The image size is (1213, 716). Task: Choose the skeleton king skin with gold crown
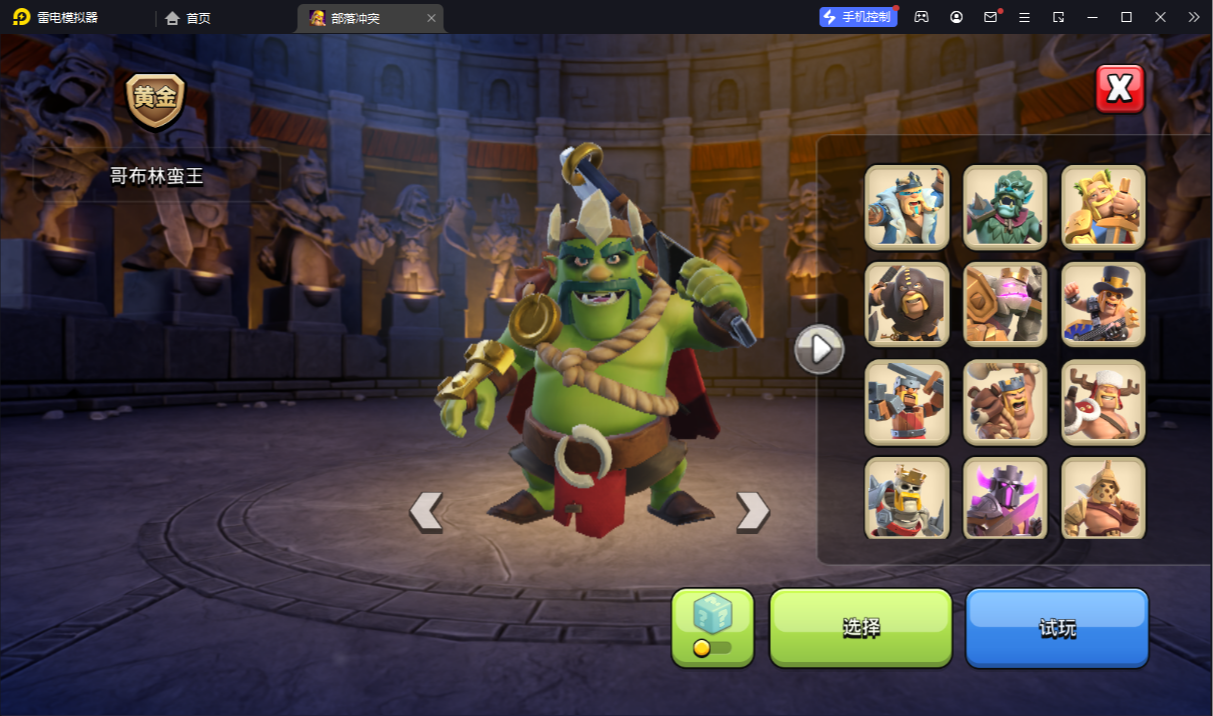tap(907, 498)
